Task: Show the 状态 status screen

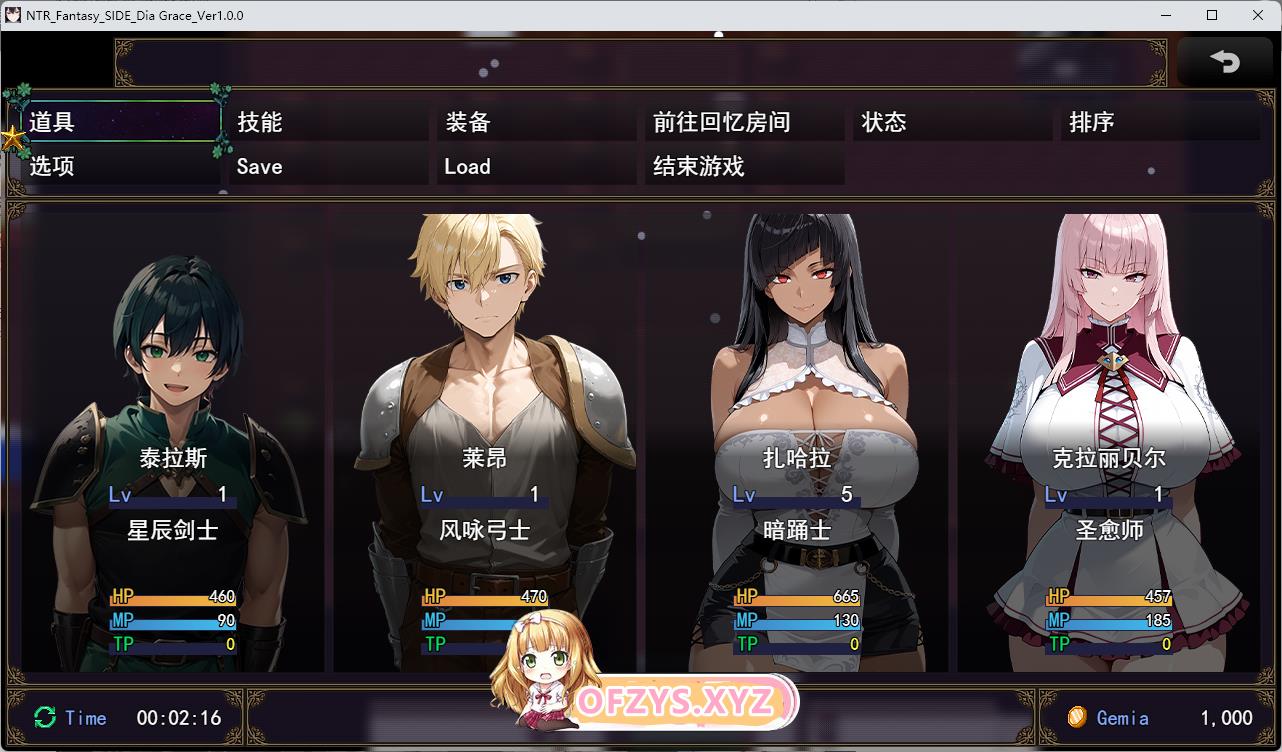Action: pyautogui.click(x=954, y=122)
